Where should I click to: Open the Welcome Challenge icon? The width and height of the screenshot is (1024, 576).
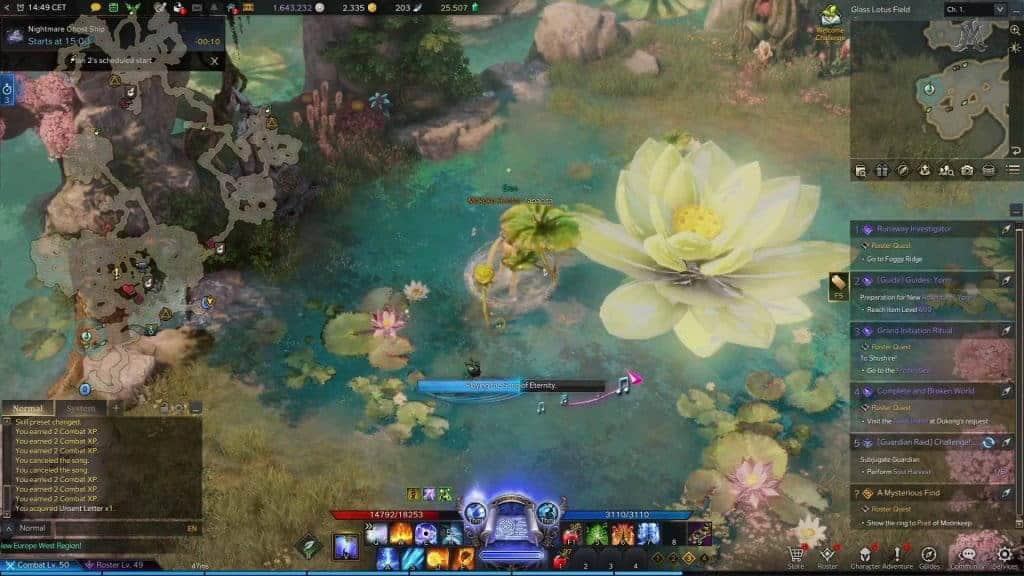[x=830, y=20]
